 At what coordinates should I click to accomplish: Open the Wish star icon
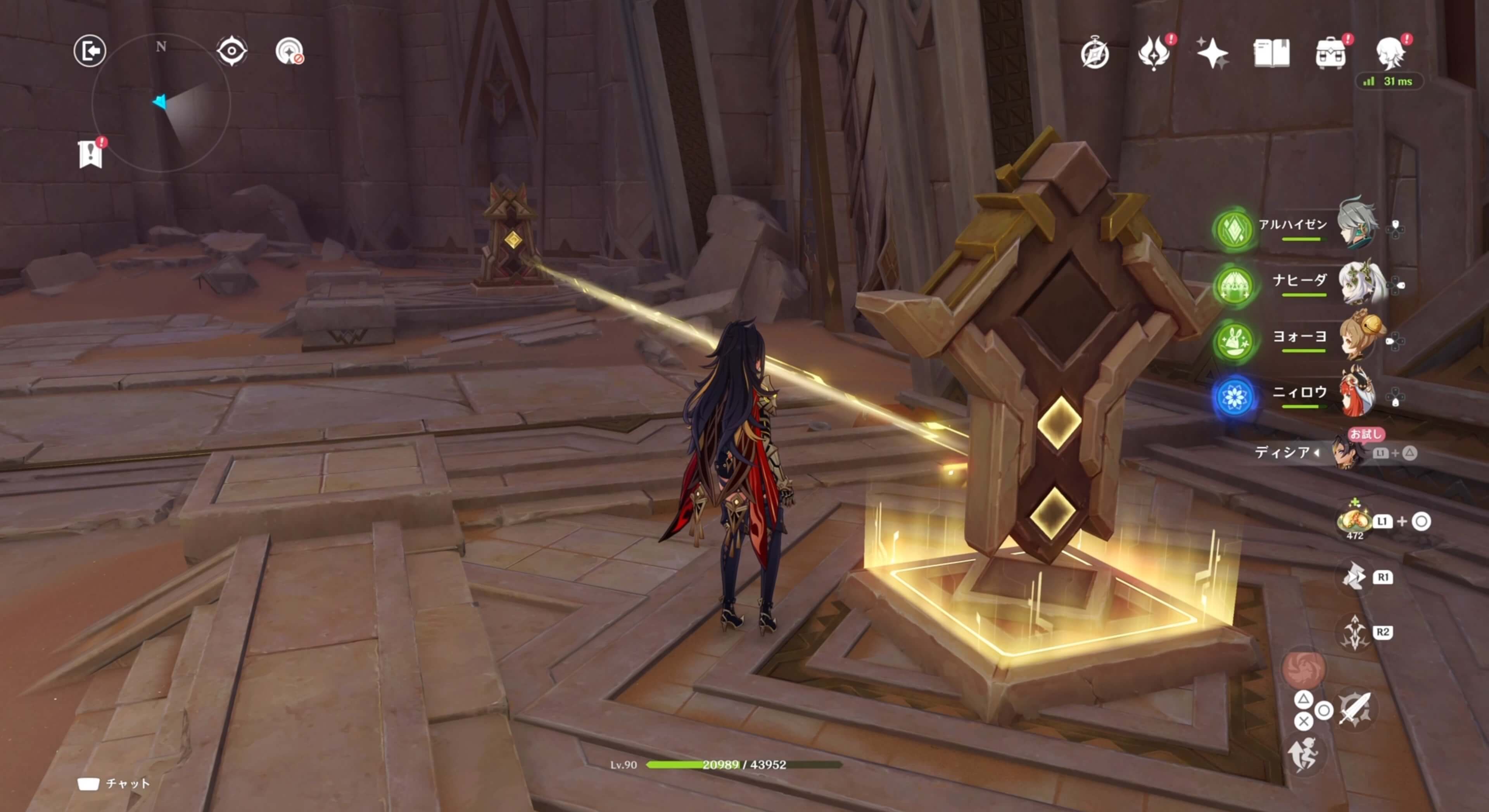(x=1212, y=53)
